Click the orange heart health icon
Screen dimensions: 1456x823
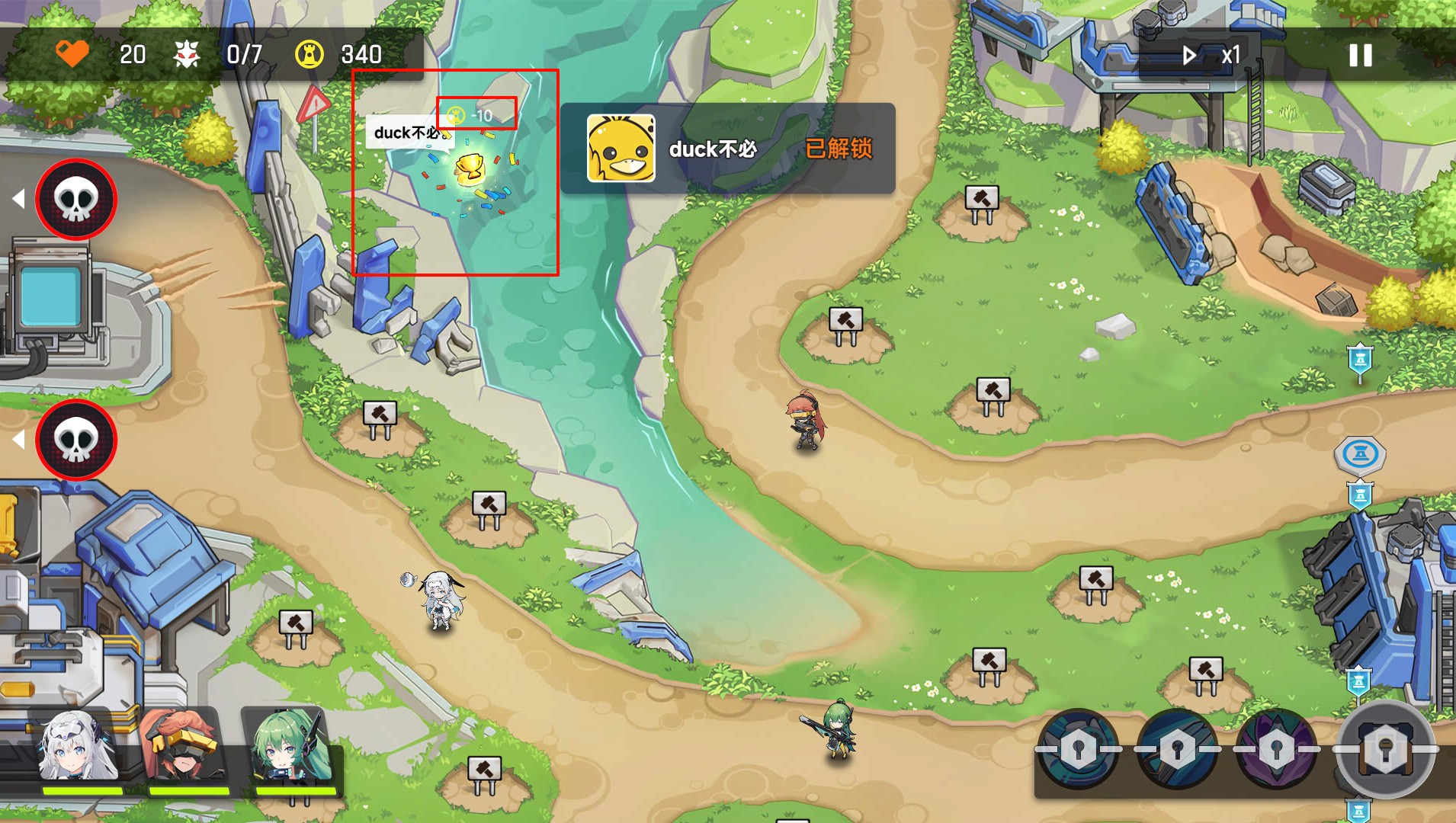[74, 54]
